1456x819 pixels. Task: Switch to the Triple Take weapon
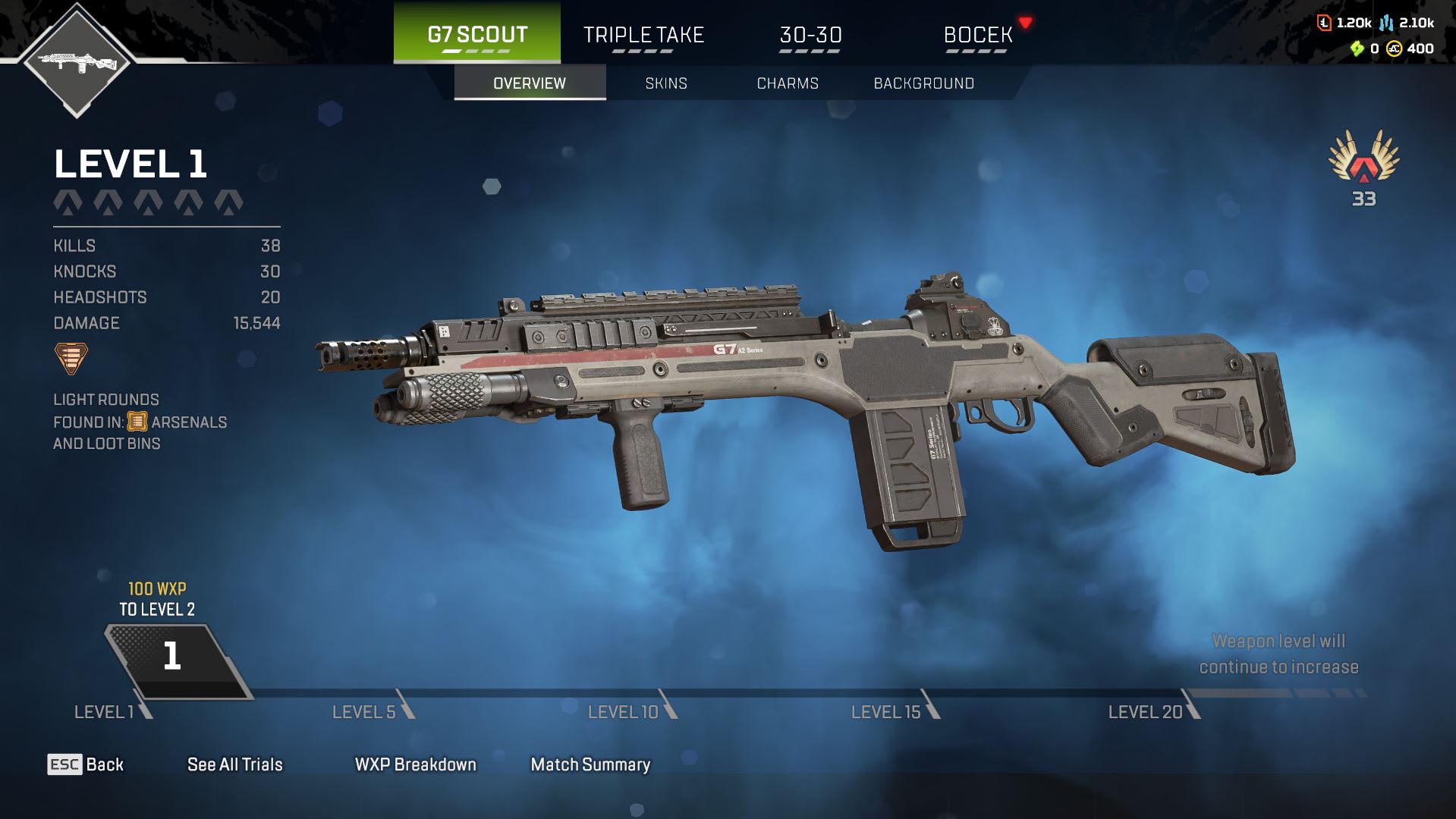point(643,35)
